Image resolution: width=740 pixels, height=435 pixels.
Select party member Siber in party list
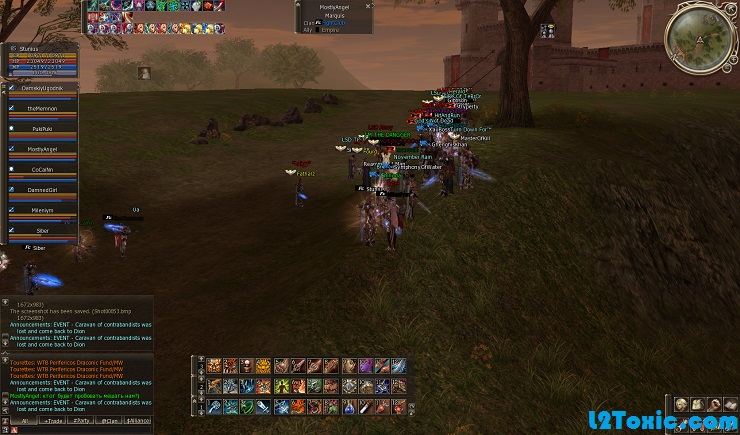click(42, 231)
